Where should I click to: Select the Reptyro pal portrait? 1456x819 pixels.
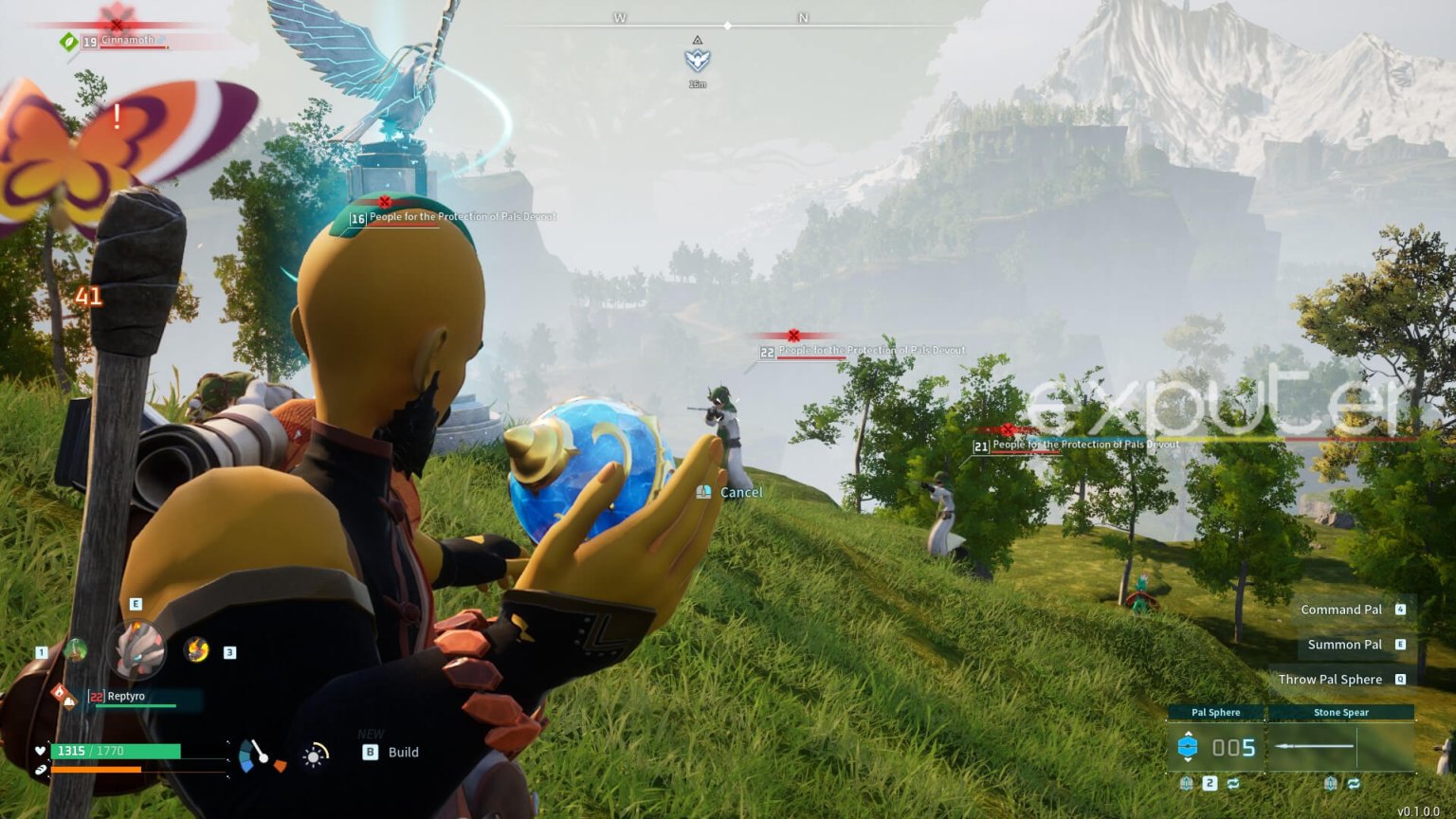[x=138, y=649]
